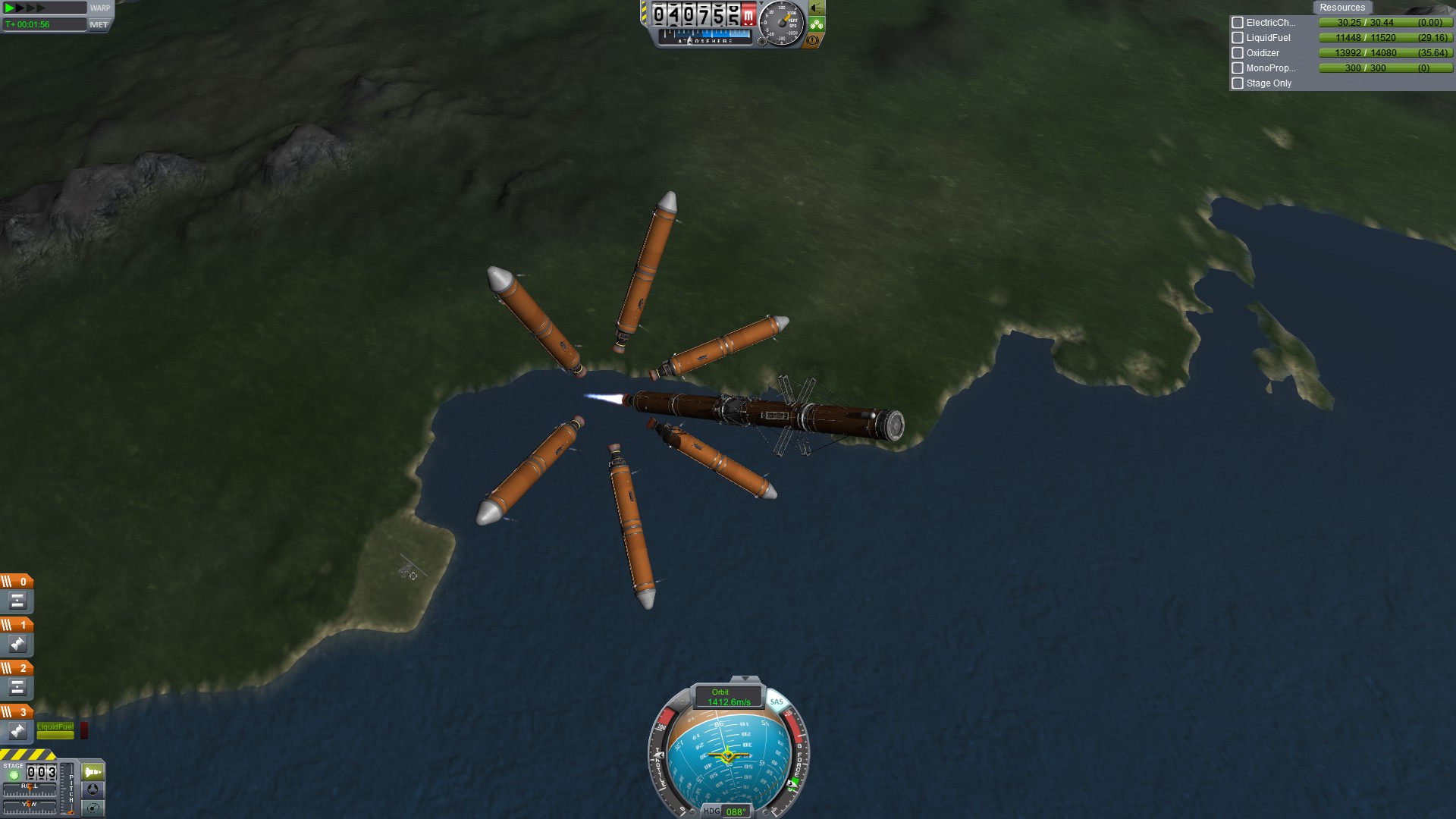Close the Resources panel via its tab
Image resolution: width=1456 pixels, height=819 pixels.
(x=1341, y=8)
